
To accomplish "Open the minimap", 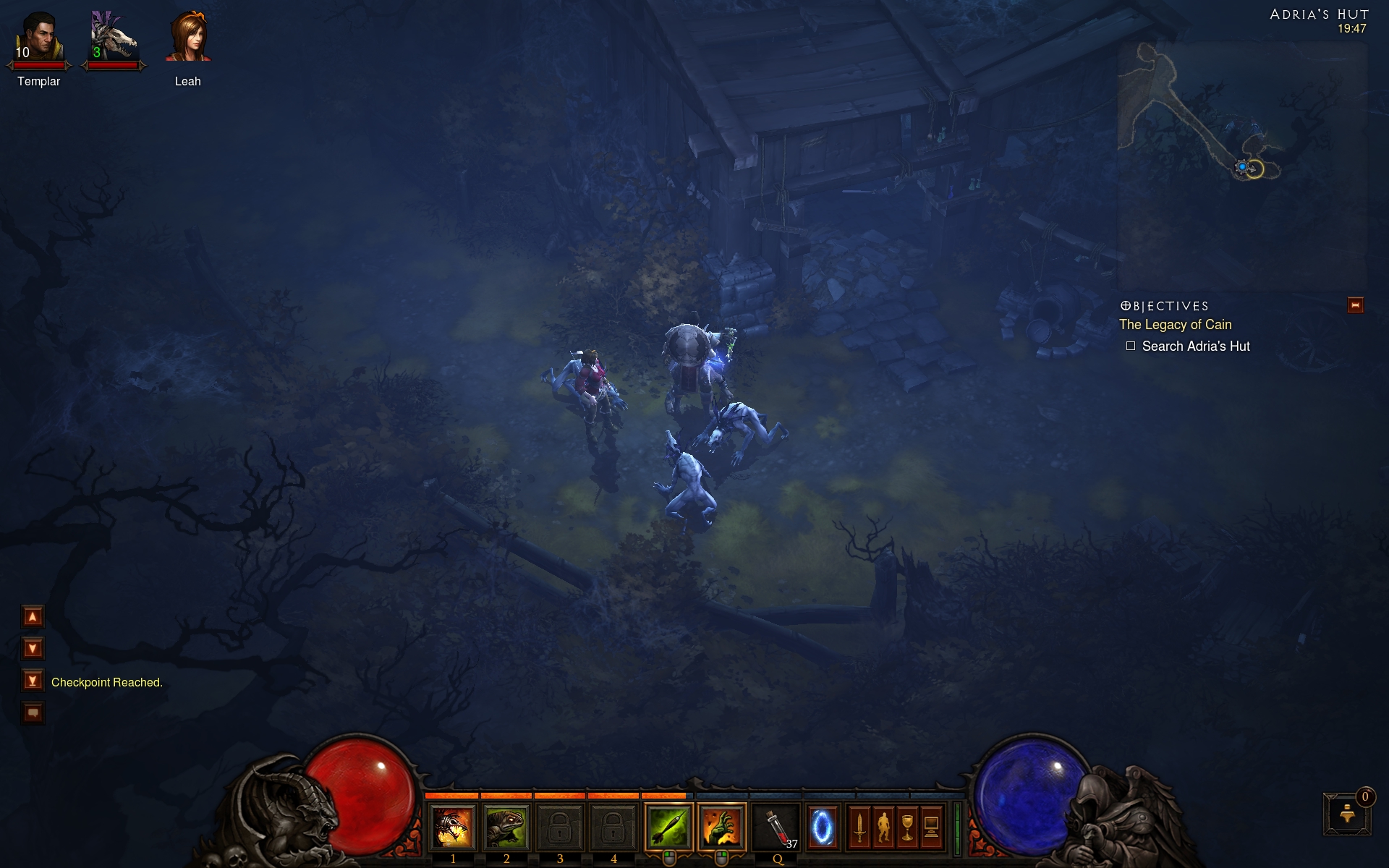I will 1241,165.
